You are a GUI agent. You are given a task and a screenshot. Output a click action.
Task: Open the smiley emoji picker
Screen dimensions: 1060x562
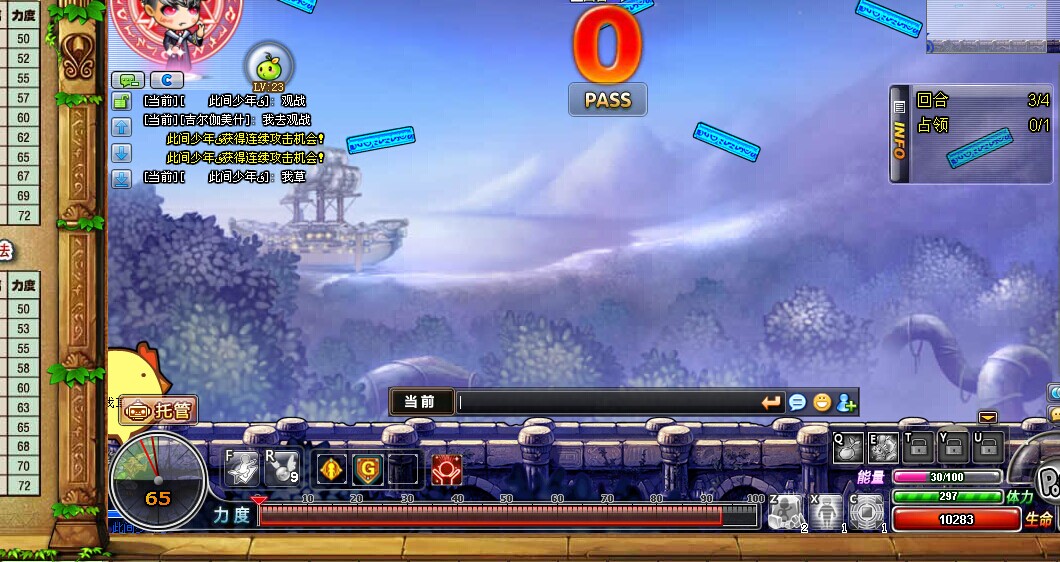[822, 402]
